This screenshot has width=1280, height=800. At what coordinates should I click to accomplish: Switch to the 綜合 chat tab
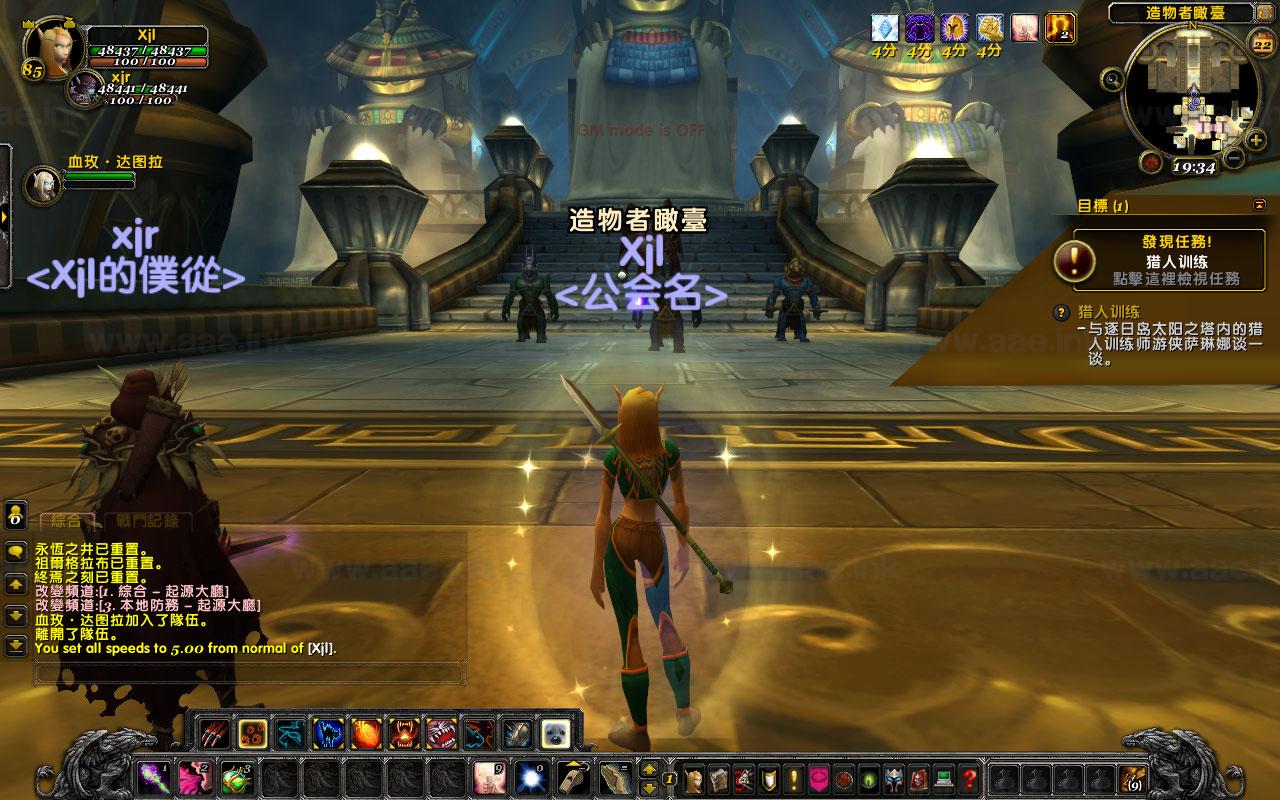tap(66, 520)
